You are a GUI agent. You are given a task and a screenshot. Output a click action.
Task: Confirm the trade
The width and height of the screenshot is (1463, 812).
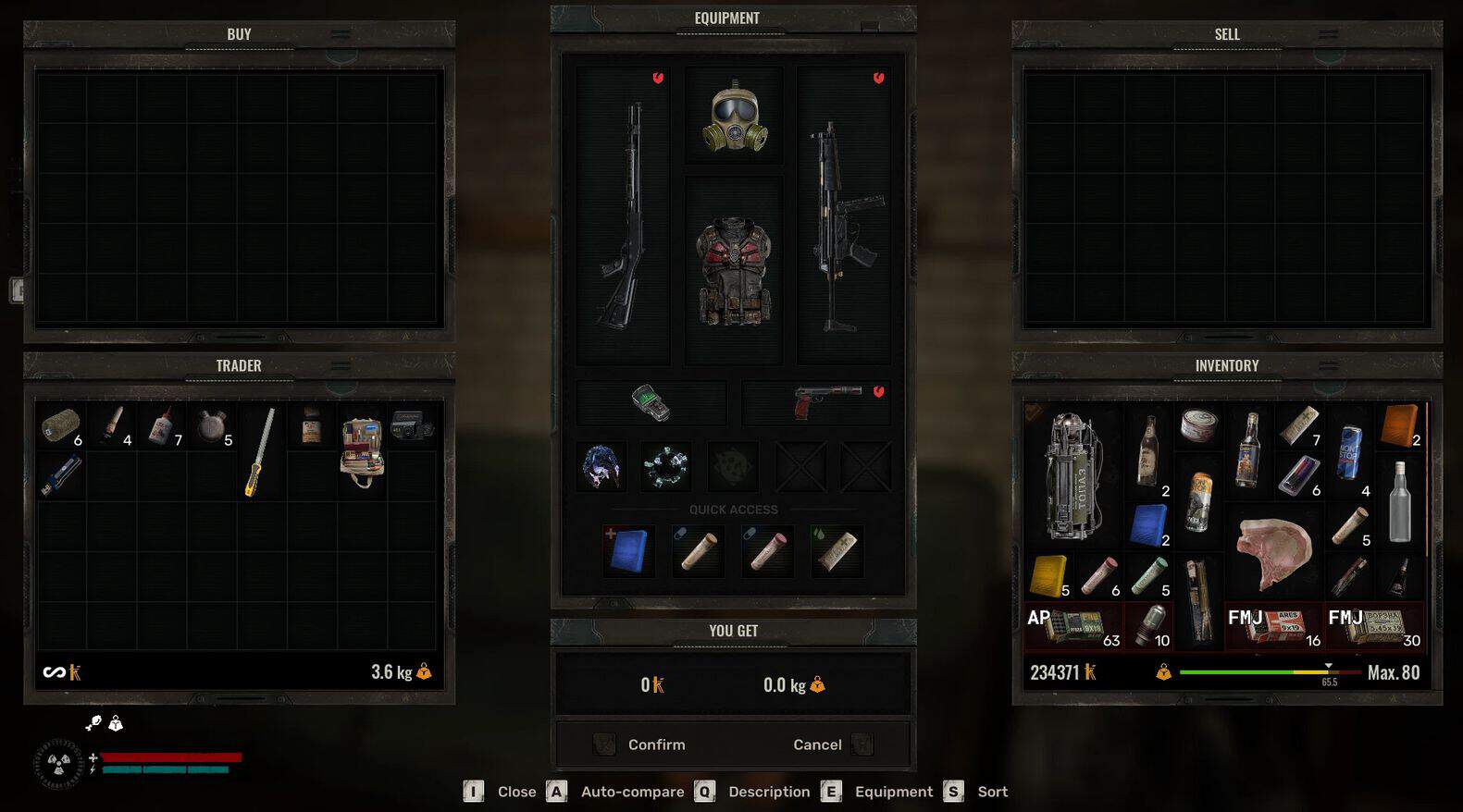click(x=656, y=744)
